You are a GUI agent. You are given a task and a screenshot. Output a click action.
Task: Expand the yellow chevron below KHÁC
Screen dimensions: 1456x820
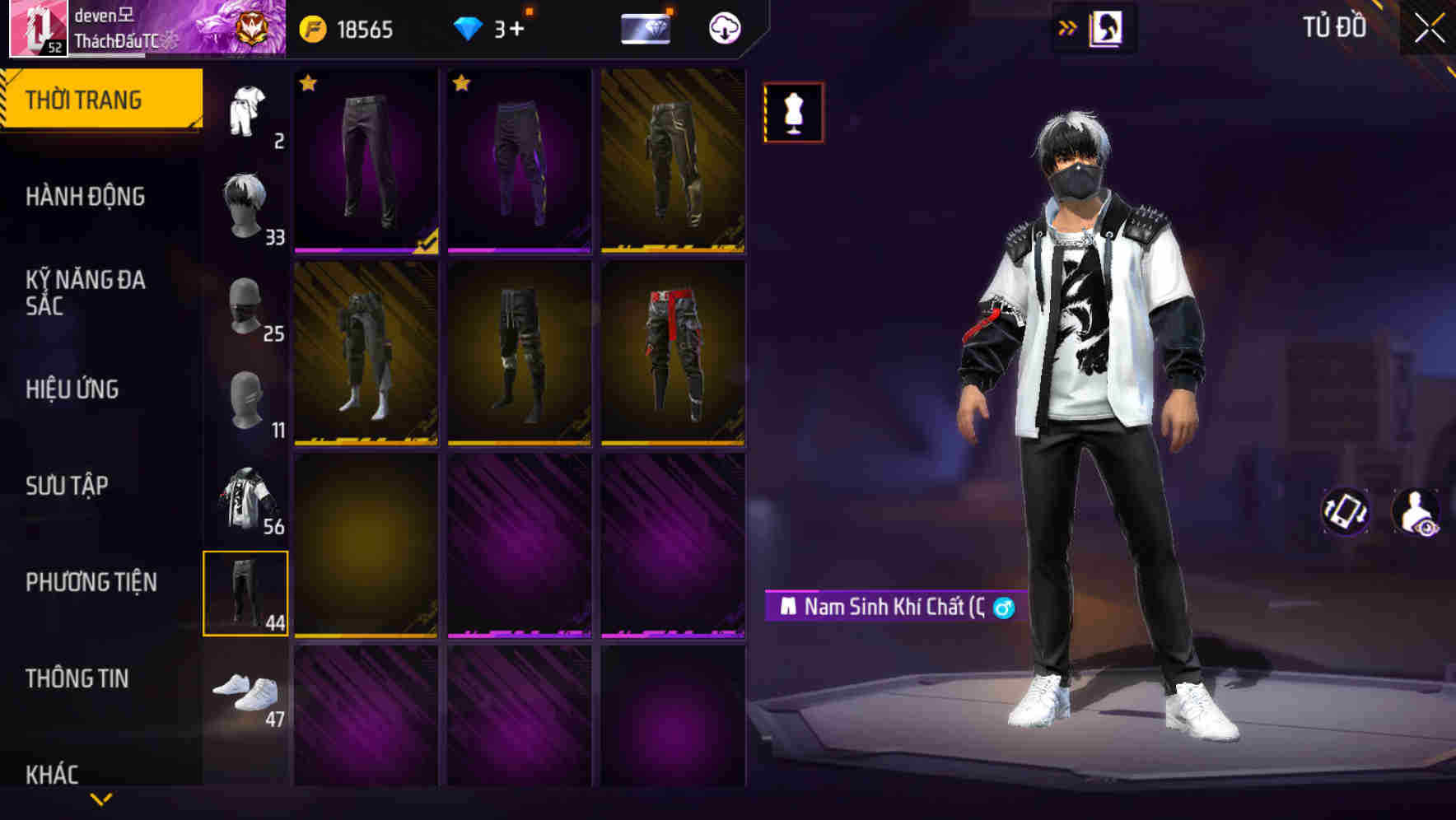pyautogui.click(x=101, y=797)
